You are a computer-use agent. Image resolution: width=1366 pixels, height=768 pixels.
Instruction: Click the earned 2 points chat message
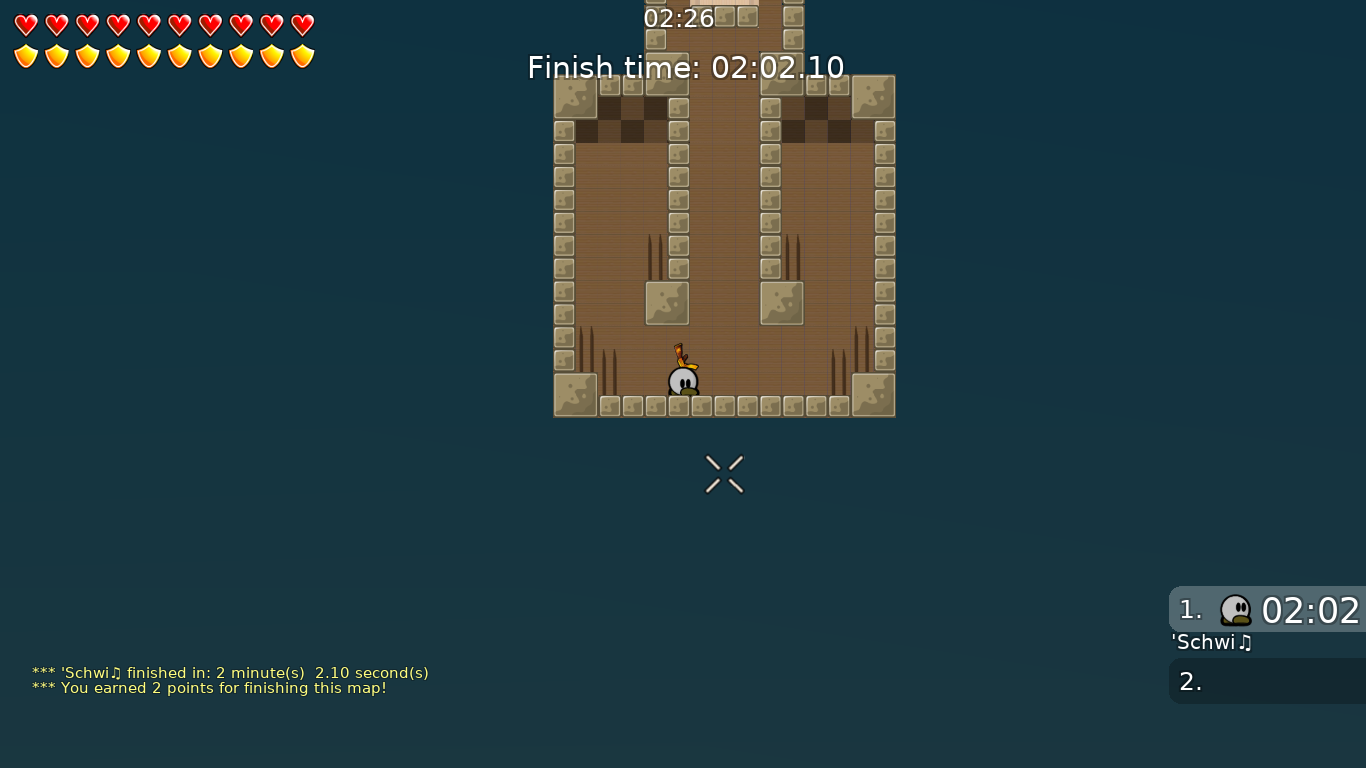[210, 688]
